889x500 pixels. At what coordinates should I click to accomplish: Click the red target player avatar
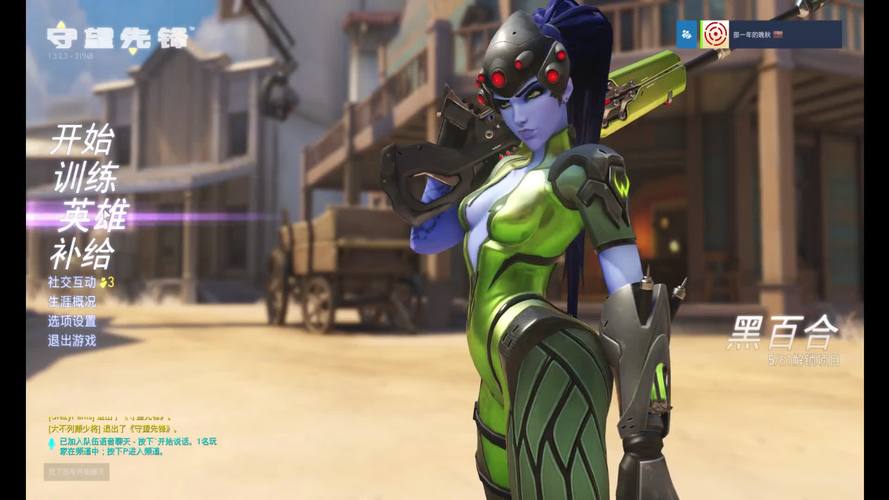click(714, 34)
